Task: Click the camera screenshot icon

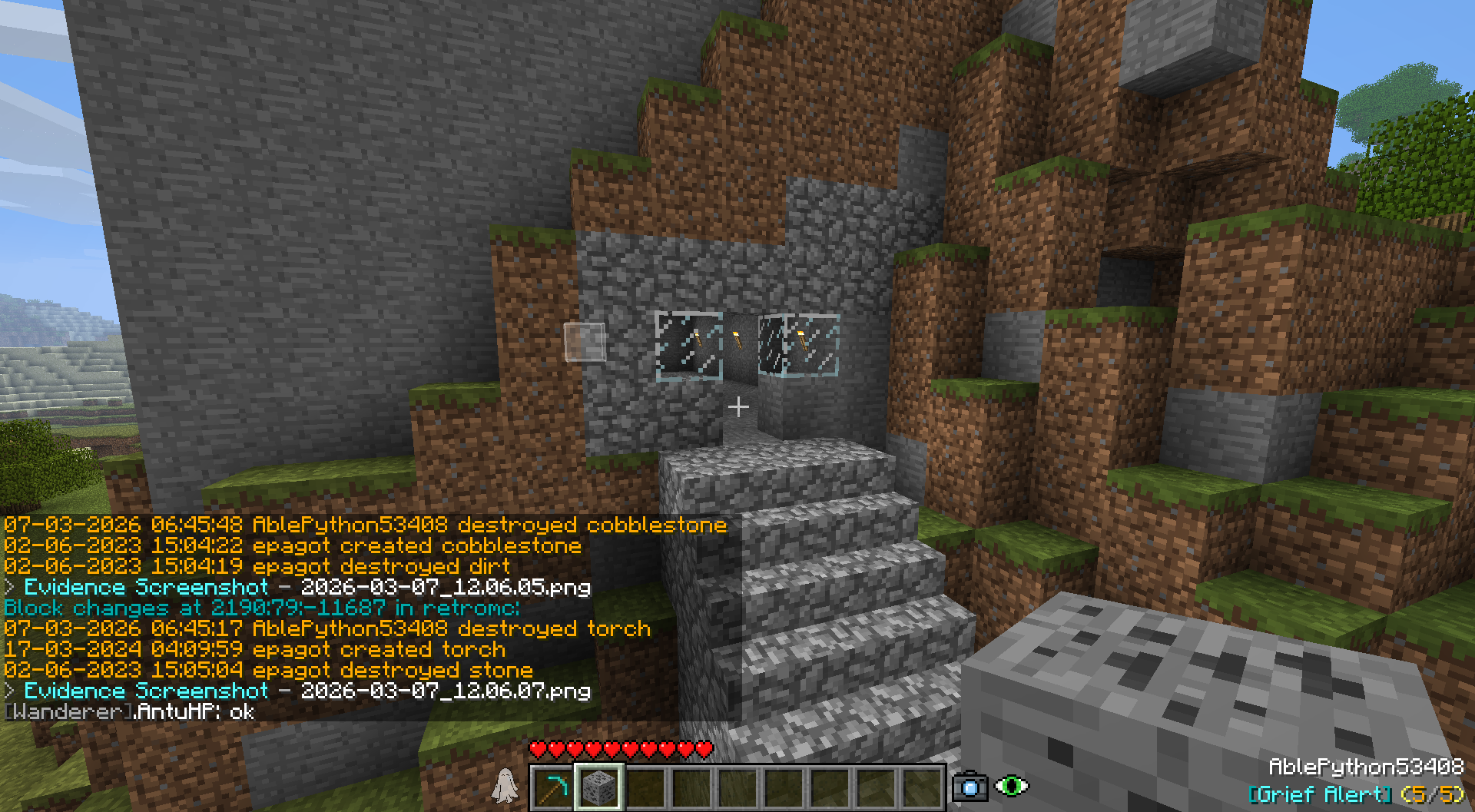Action: (x=970, y=787)
